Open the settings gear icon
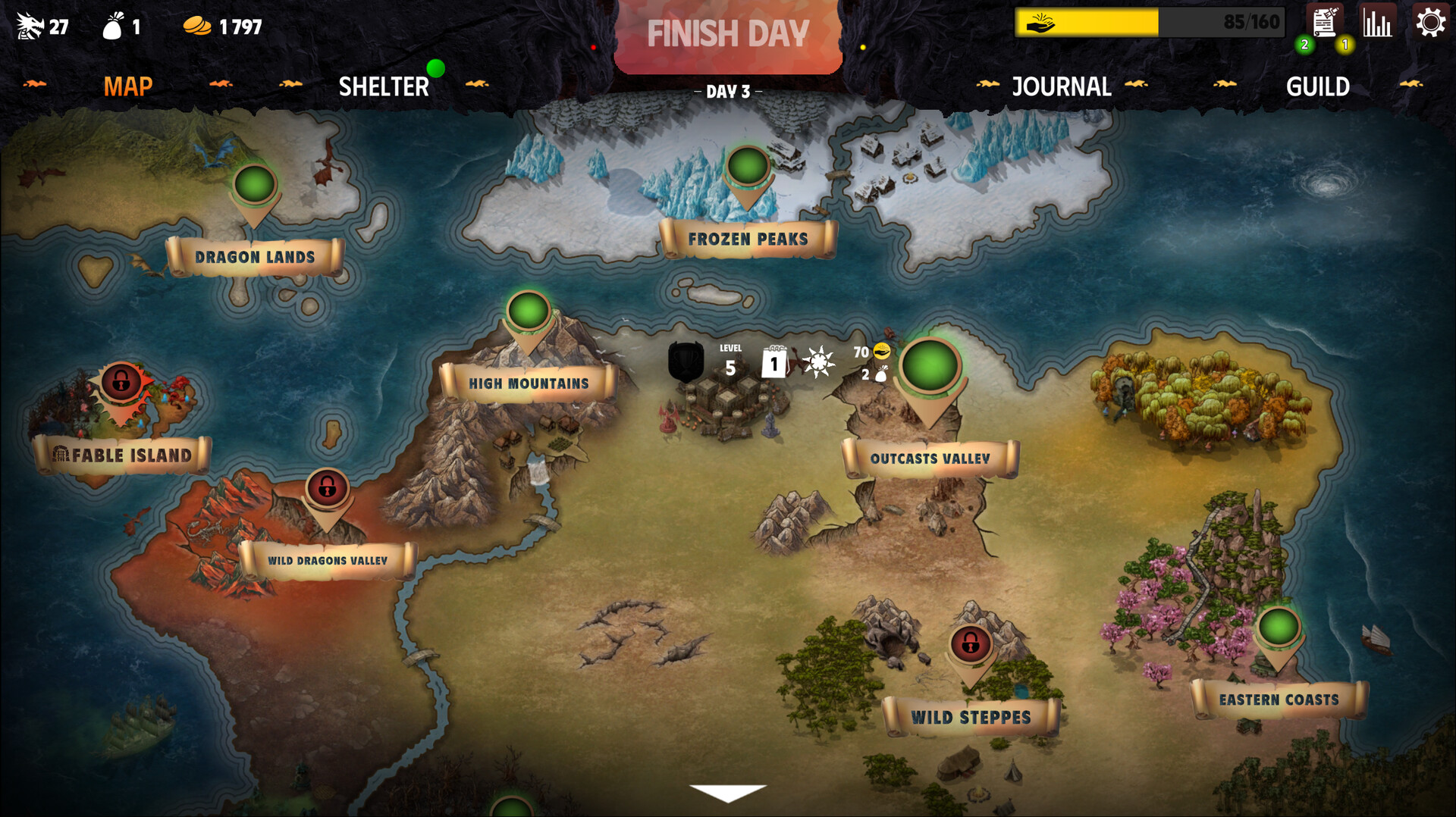Viewport: 1456px width, 817px height. pyautogui.click(x=1432, y=23)
